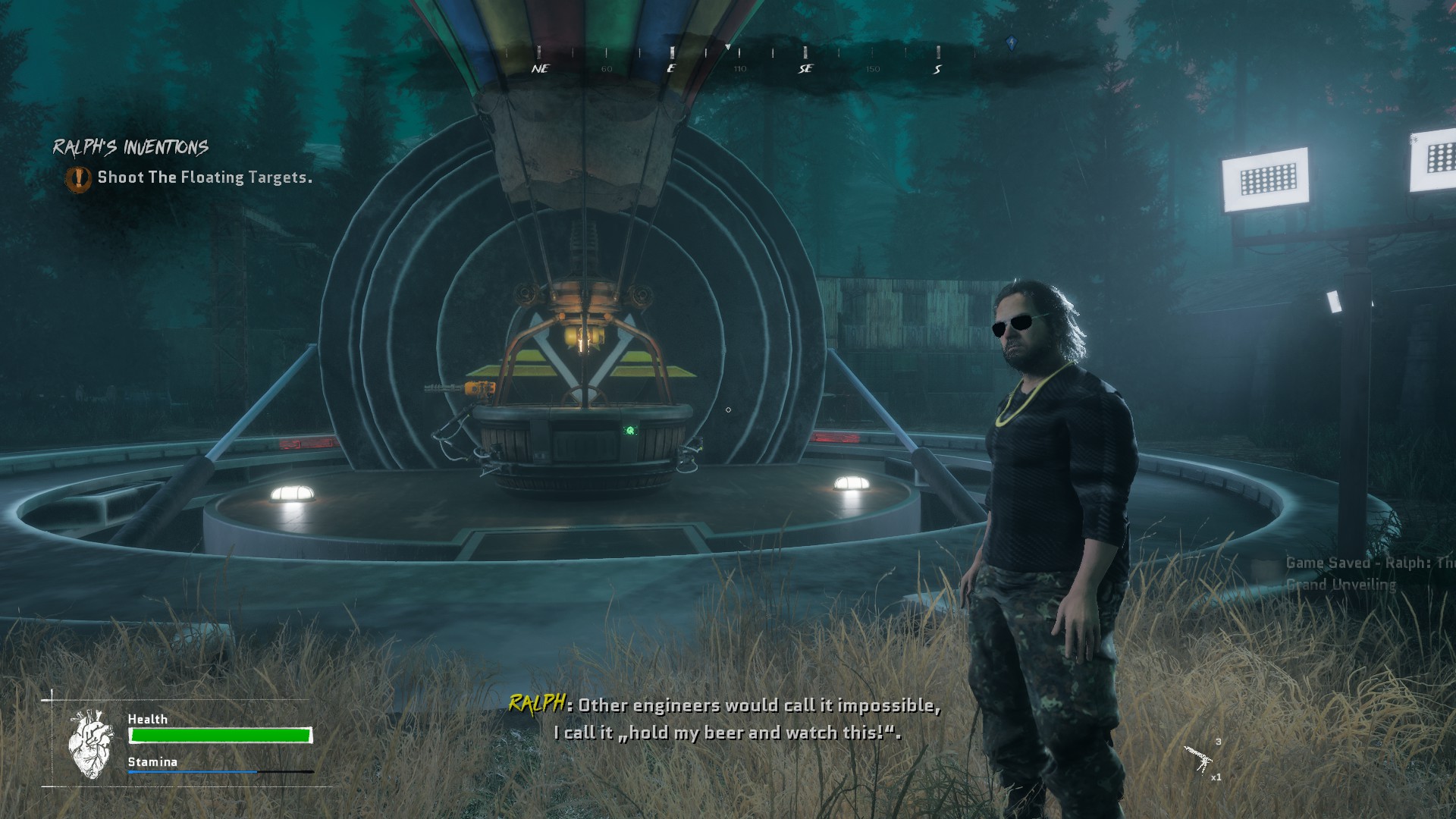Click the compass heading bar
The image size is (1456, 819).
[x=739, y=61]
